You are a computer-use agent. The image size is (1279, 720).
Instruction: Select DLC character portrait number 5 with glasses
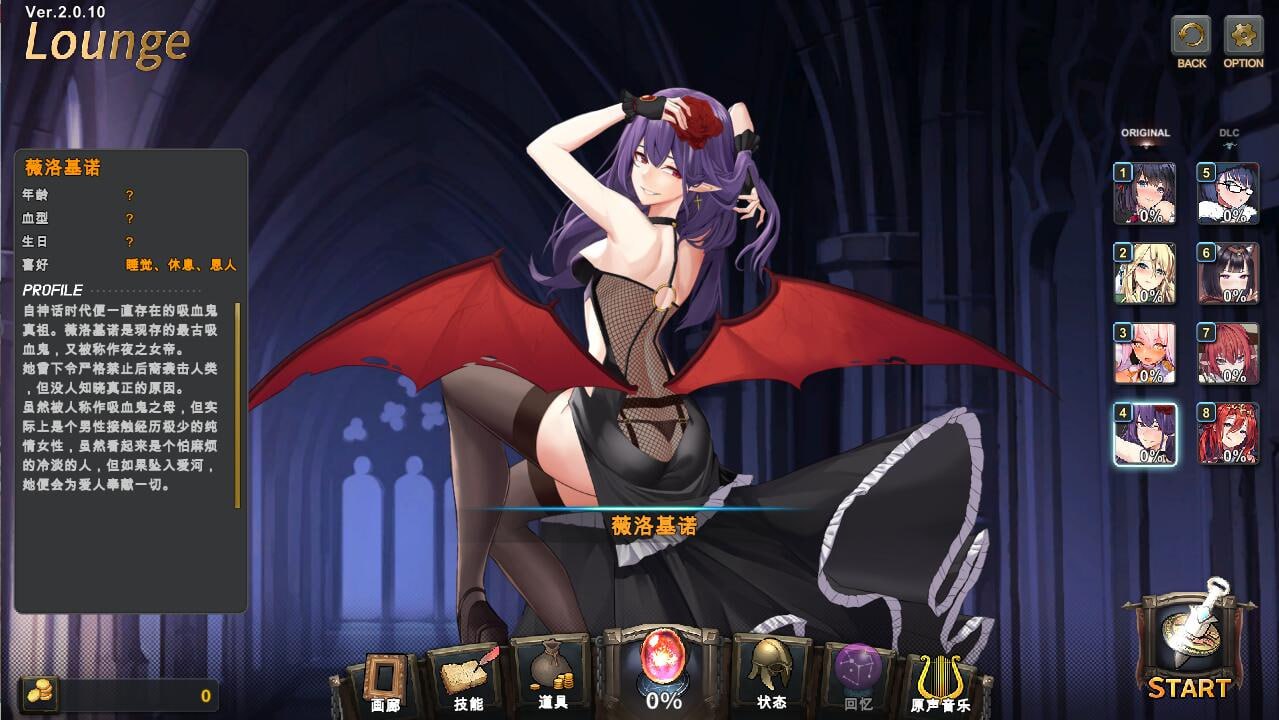coord(1228,193)
